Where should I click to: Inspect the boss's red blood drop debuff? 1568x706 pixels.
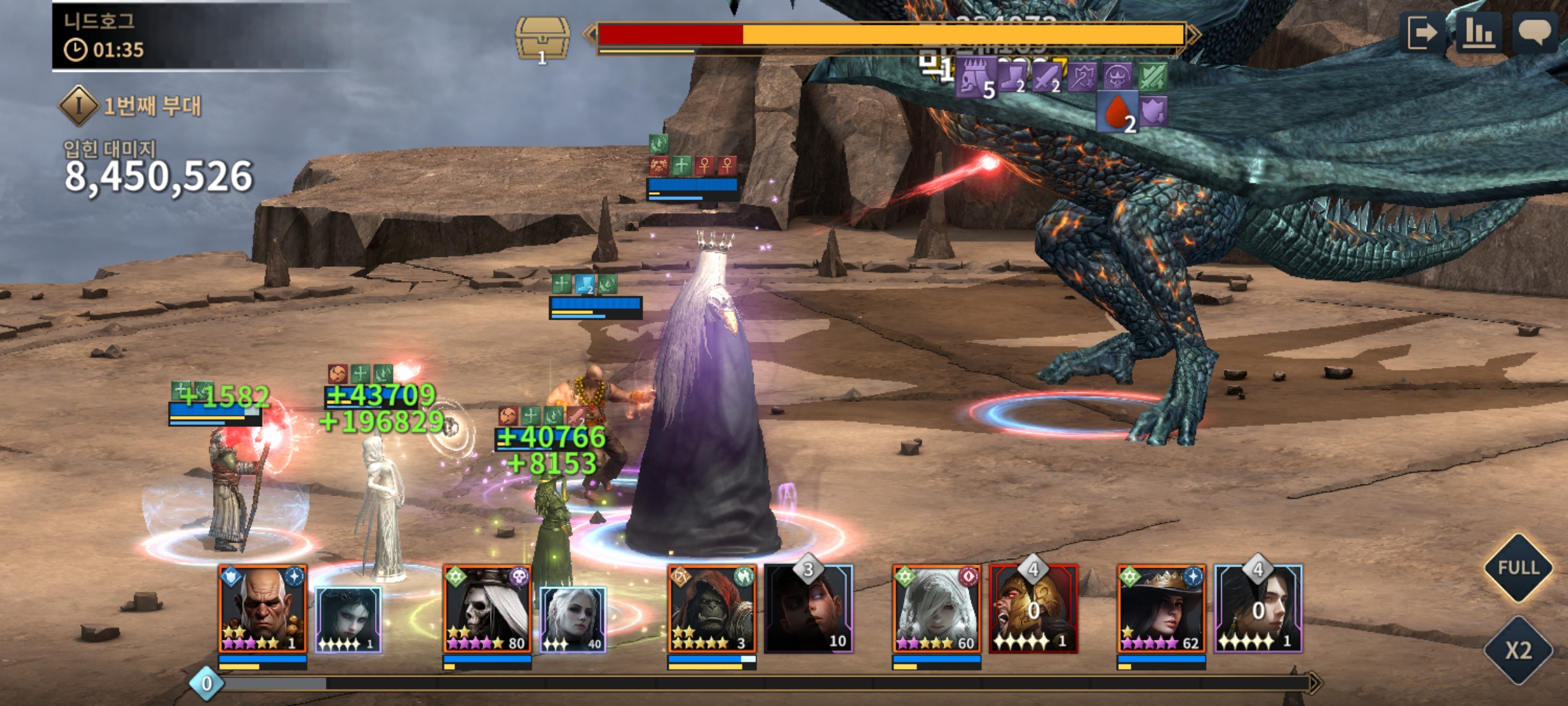coord(1117,112)
